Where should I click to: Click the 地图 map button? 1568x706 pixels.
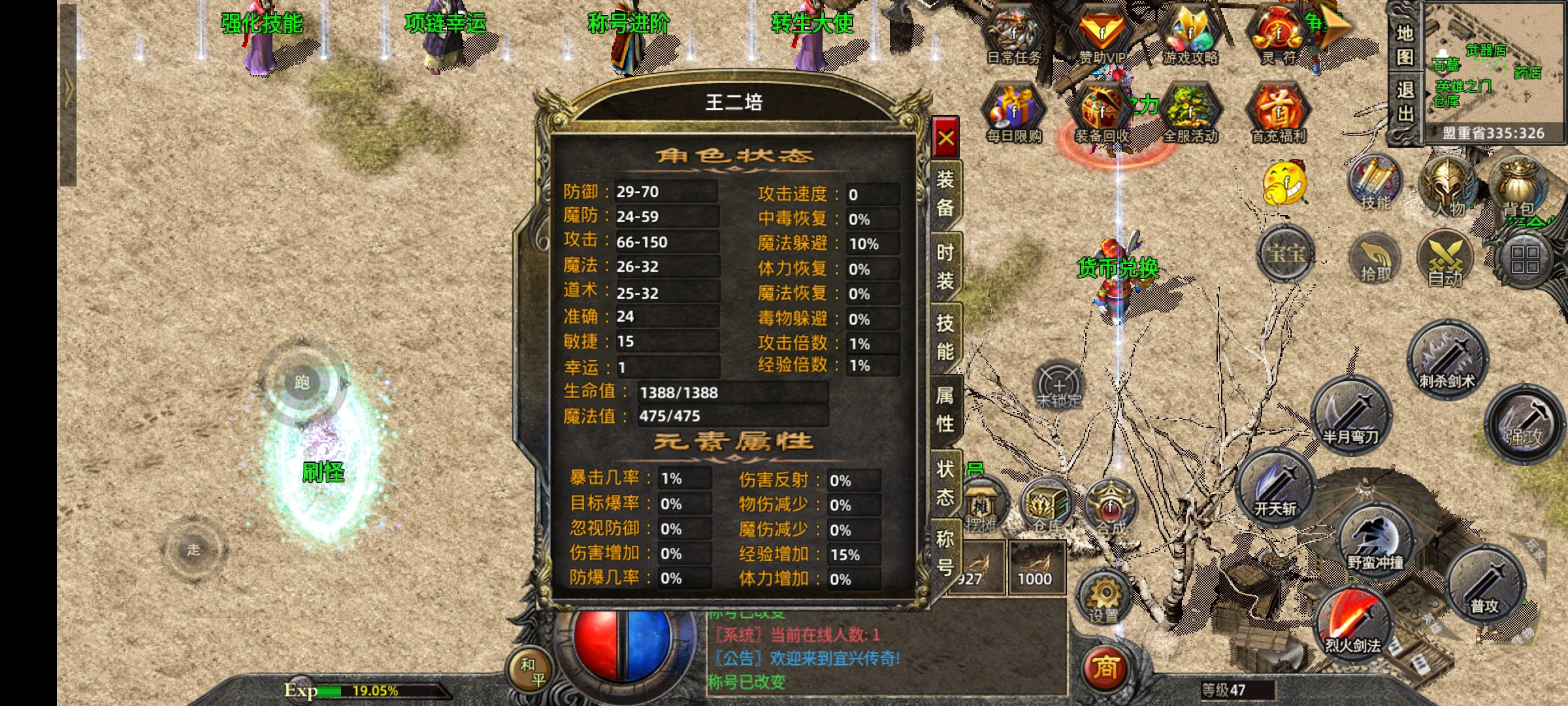click(1405, 46)
